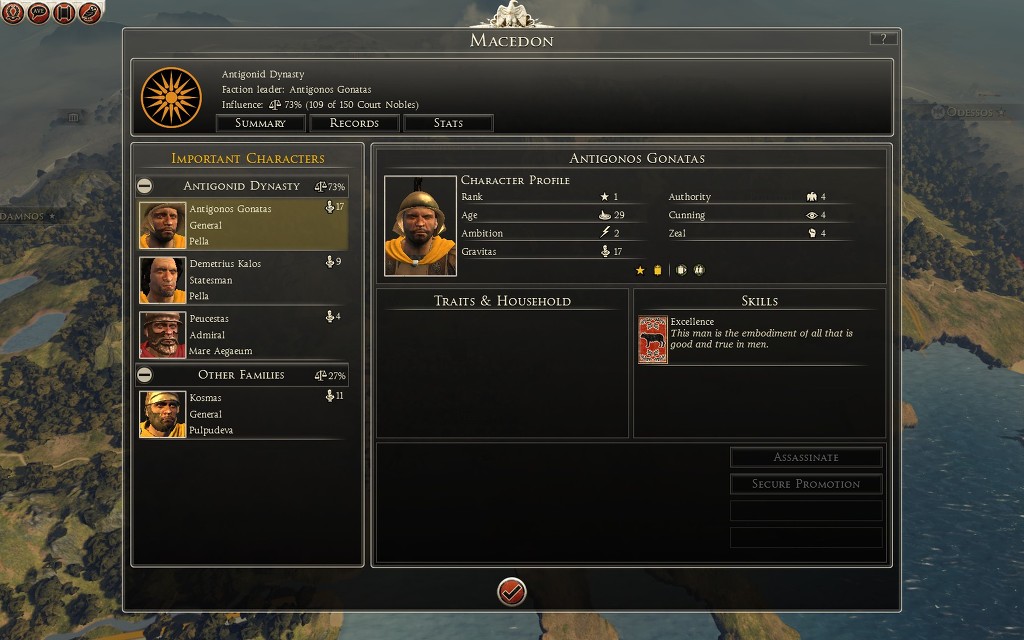Select Antigonos Gonatas in character list

(243, 225)
